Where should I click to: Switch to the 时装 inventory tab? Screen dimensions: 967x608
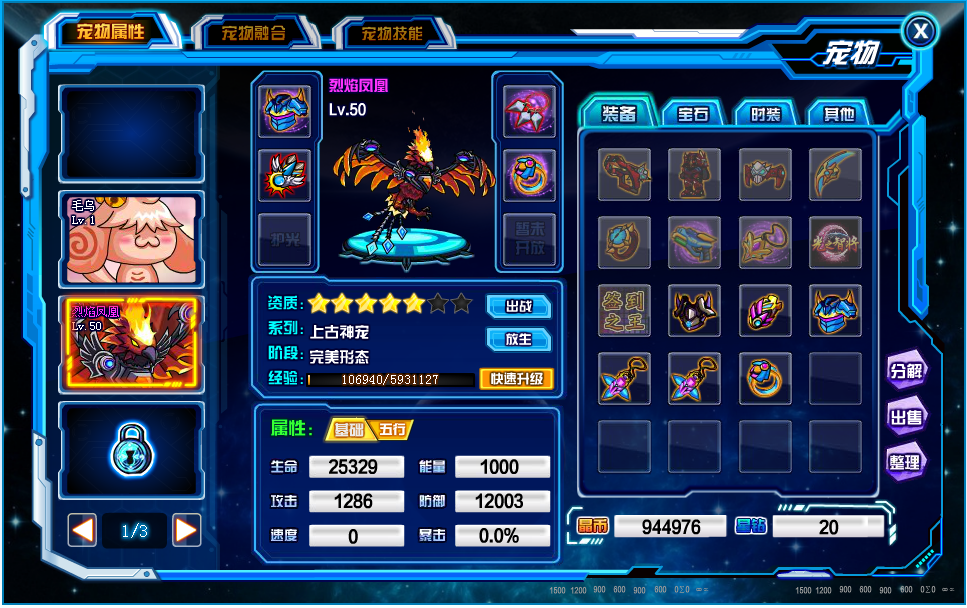[766, 114]
